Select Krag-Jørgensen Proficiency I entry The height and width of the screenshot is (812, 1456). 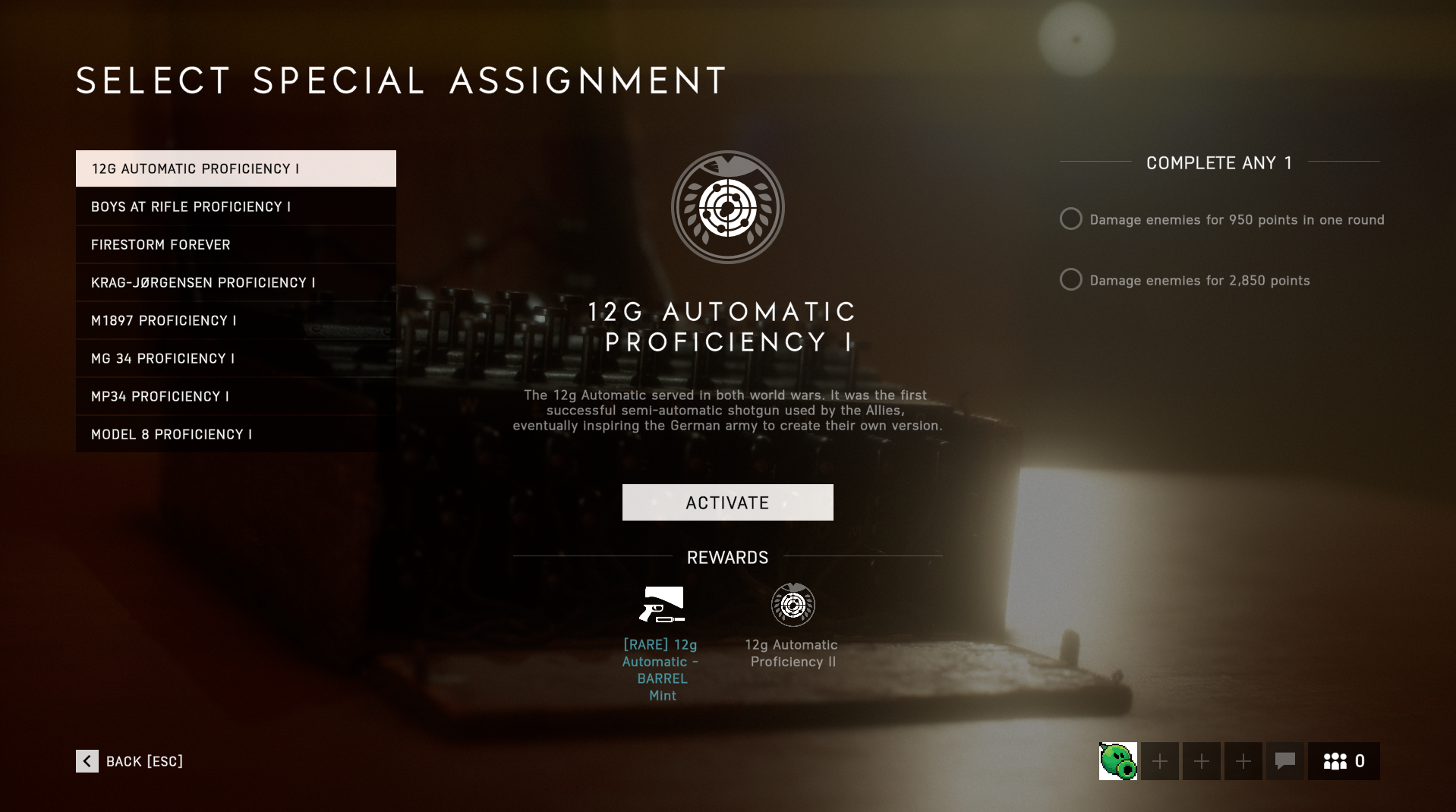(x=235, y=282)
